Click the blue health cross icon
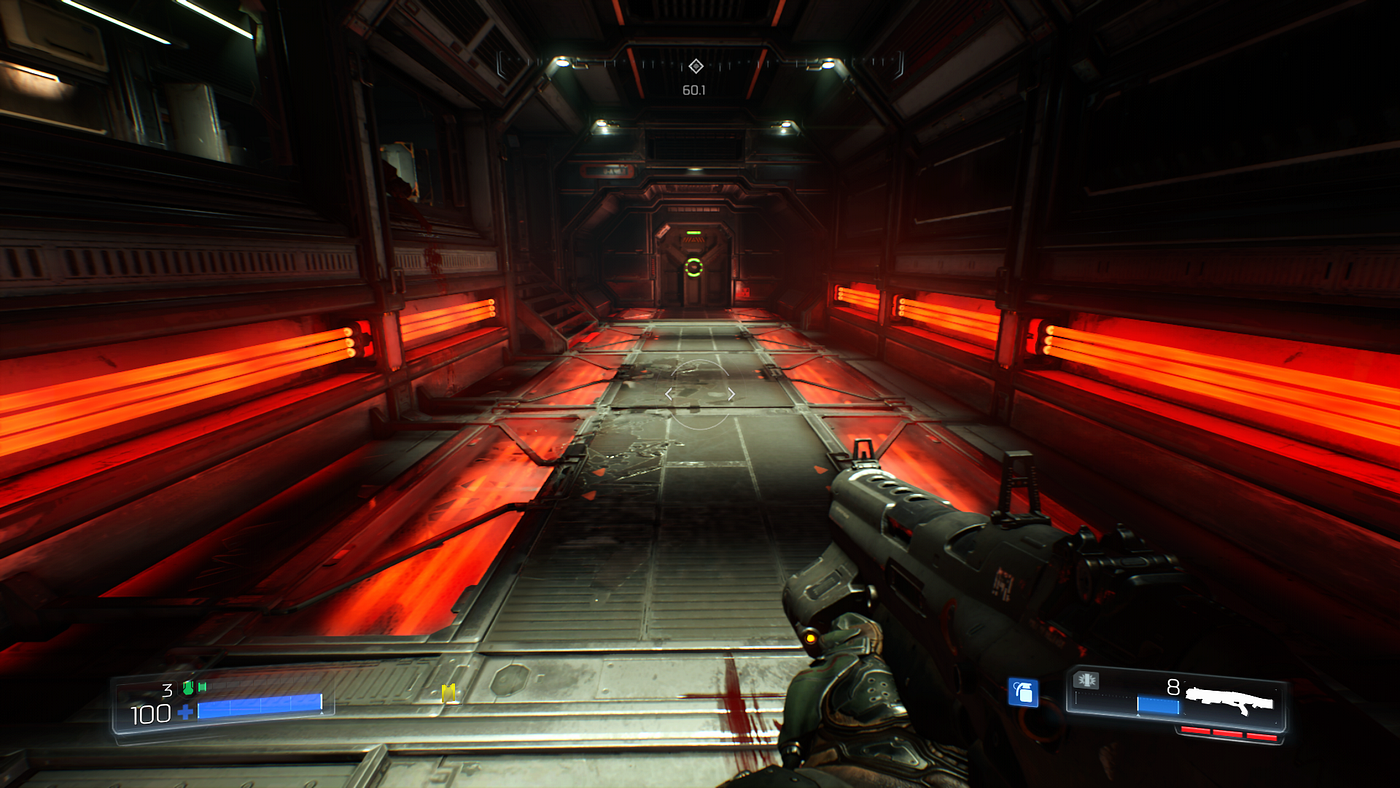The width and height of the screenshot is (1400, 788). [186, 713]
